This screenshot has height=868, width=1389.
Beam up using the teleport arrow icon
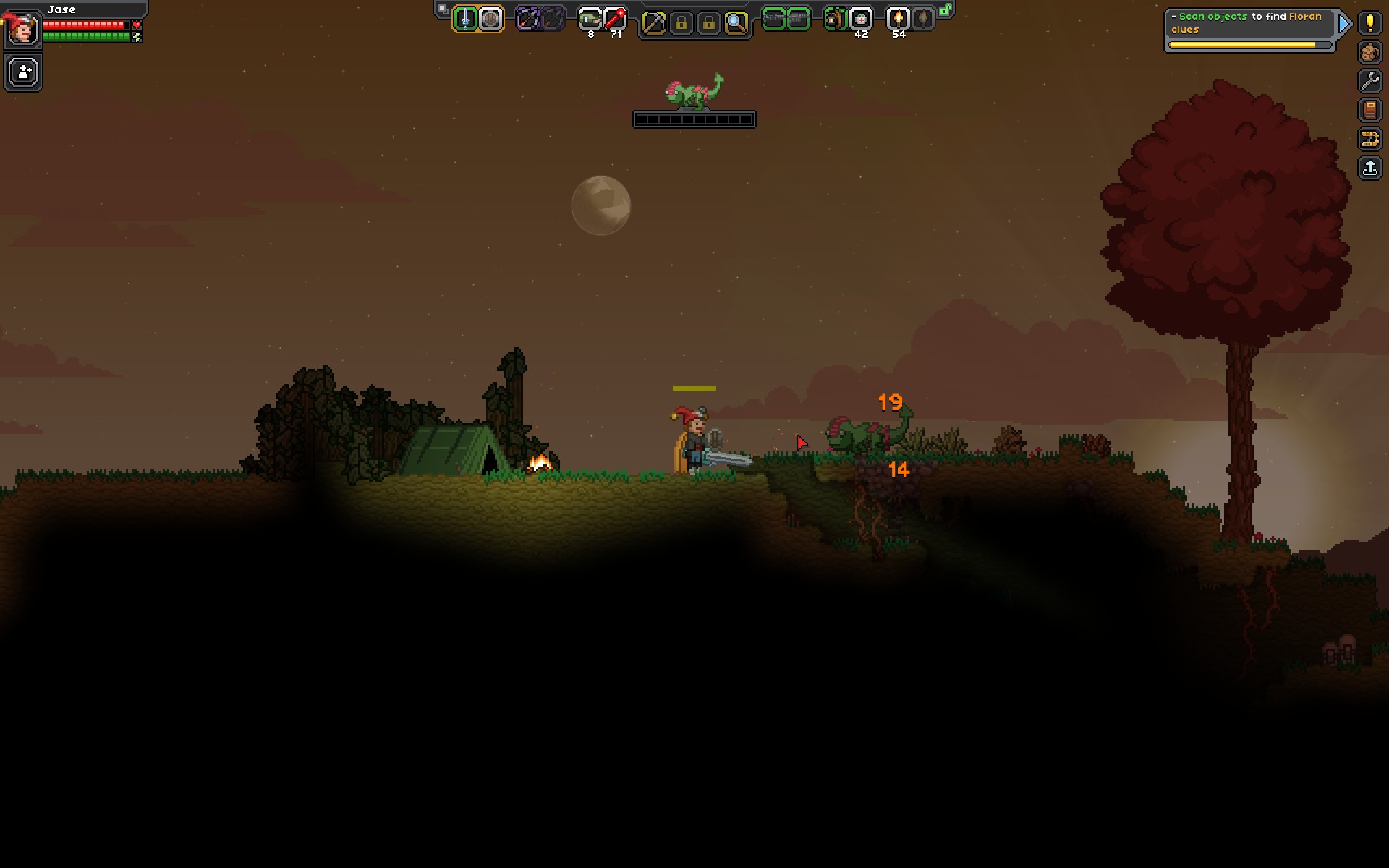pos(1369,169)
